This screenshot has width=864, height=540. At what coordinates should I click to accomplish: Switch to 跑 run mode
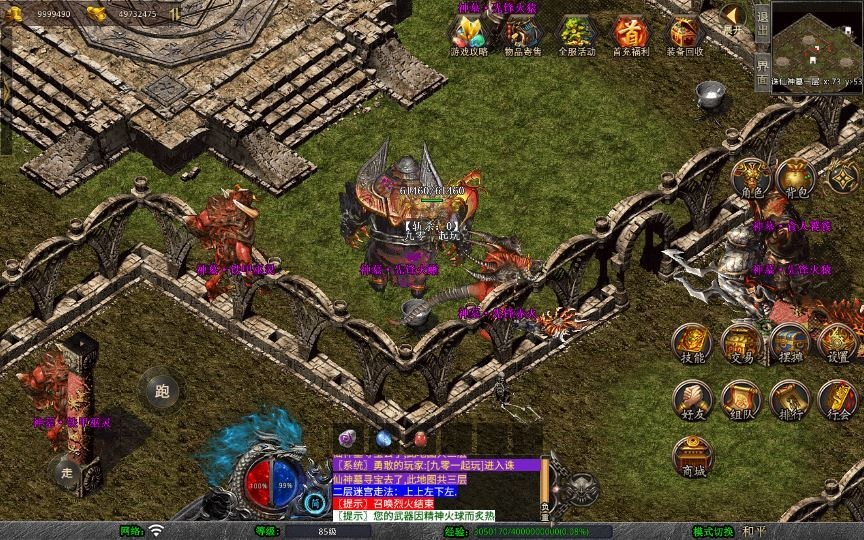pos(161,389)
